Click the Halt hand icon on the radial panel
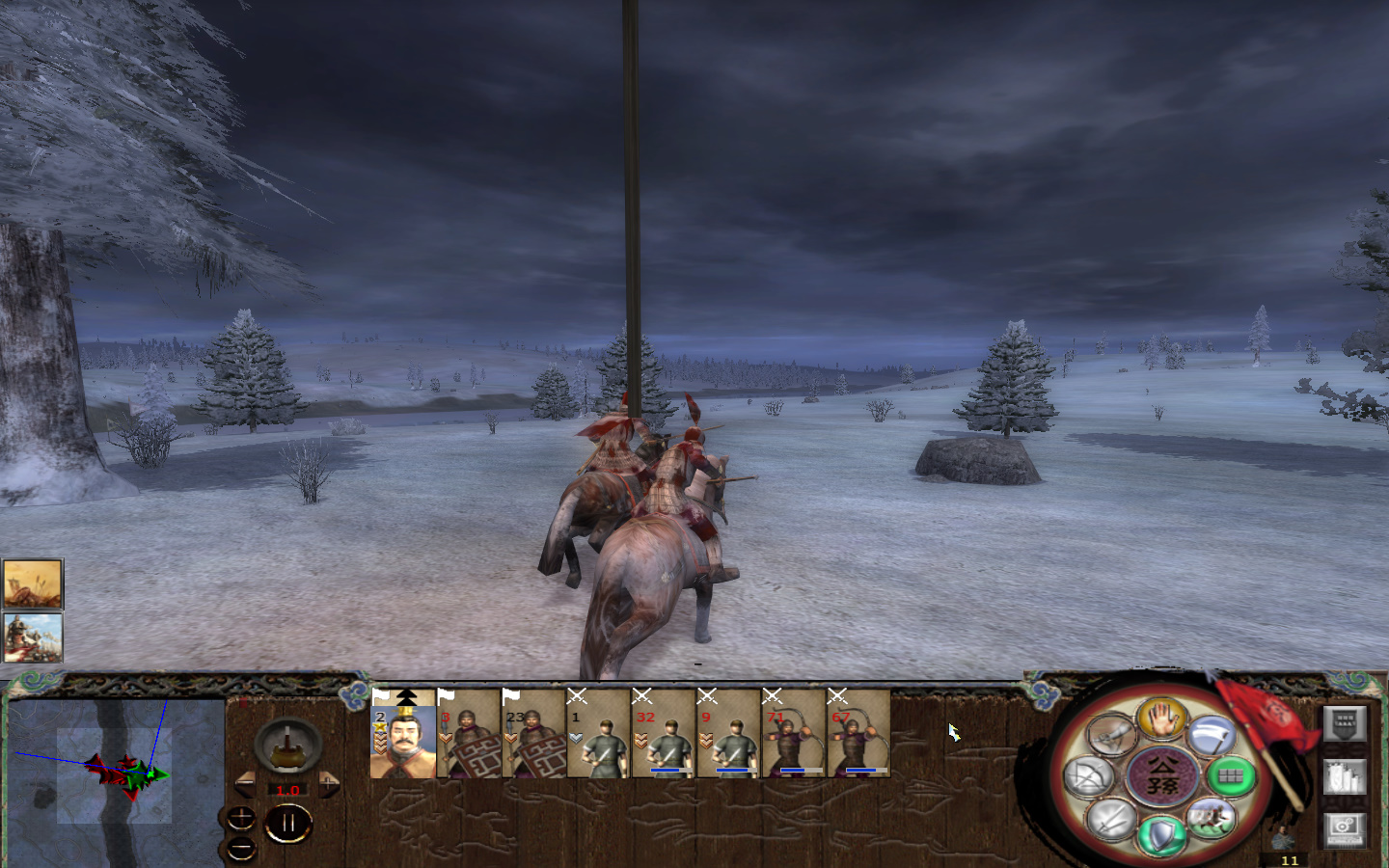Image resolution: width=1389 pixels, height=868 pixels. pyautogui.click(x=1161, y=720)
